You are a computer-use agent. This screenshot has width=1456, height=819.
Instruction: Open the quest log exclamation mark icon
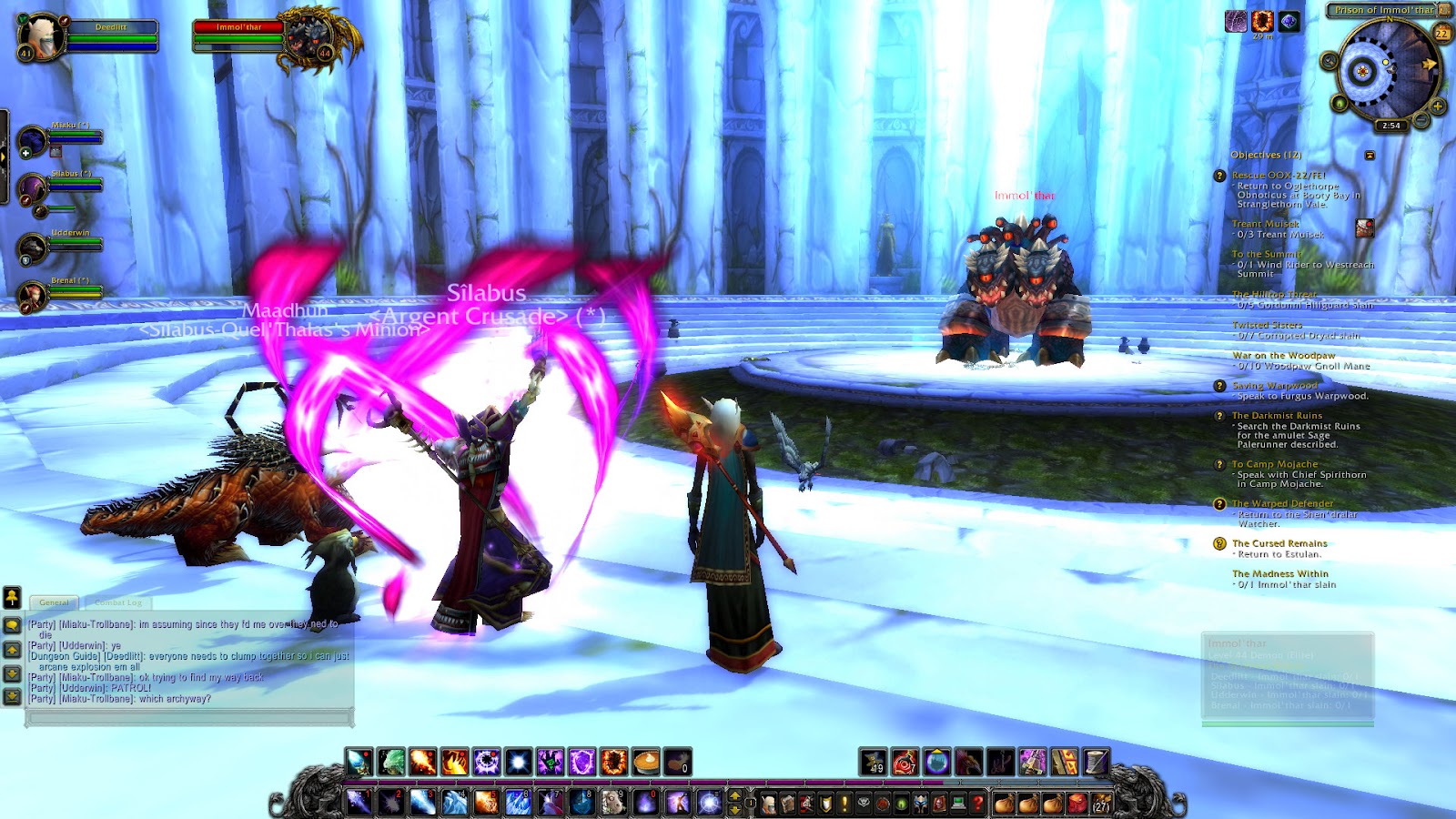[x=844, y=804]
